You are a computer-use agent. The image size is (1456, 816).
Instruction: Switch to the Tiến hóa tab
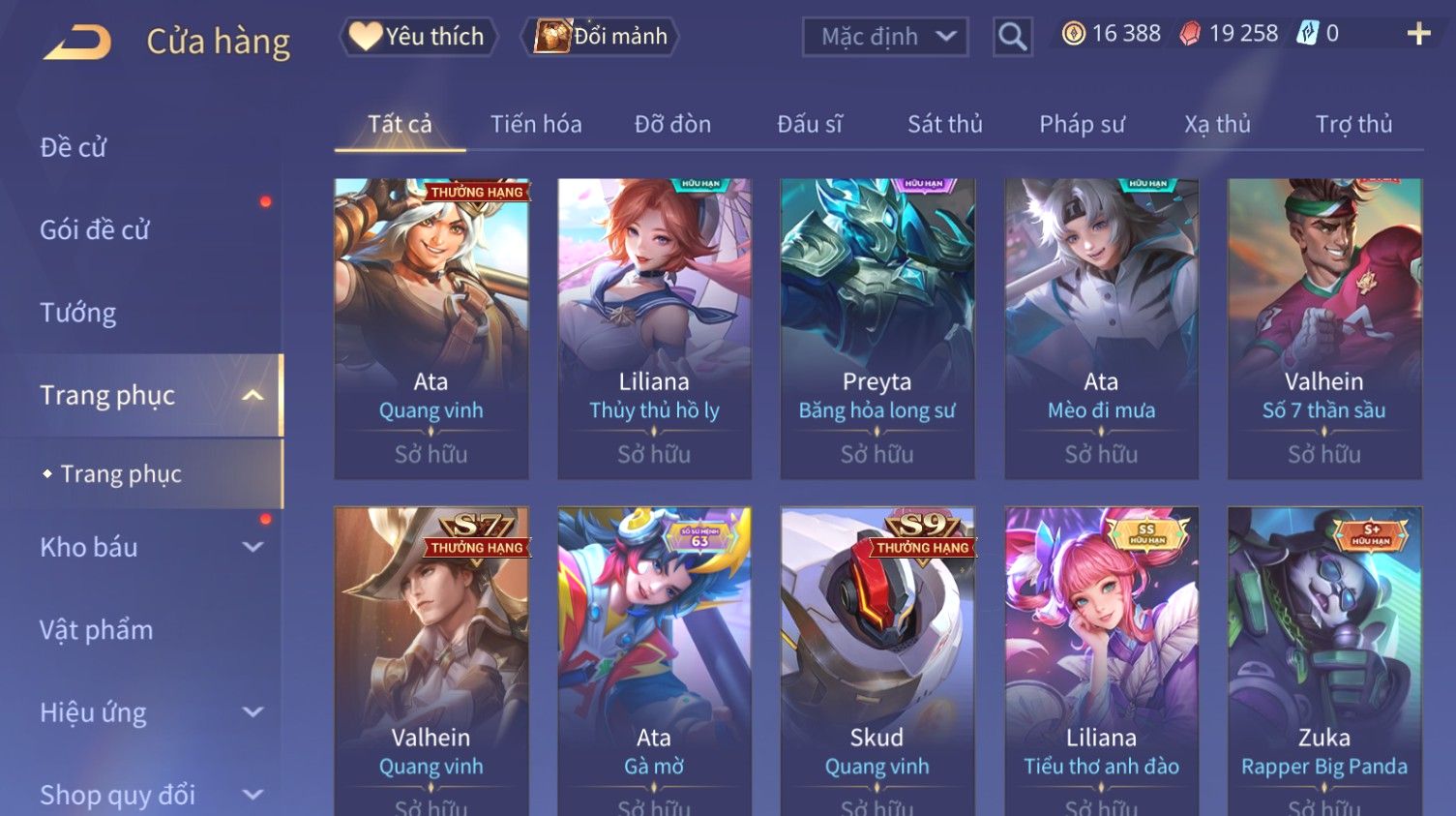tap(536, 124)
